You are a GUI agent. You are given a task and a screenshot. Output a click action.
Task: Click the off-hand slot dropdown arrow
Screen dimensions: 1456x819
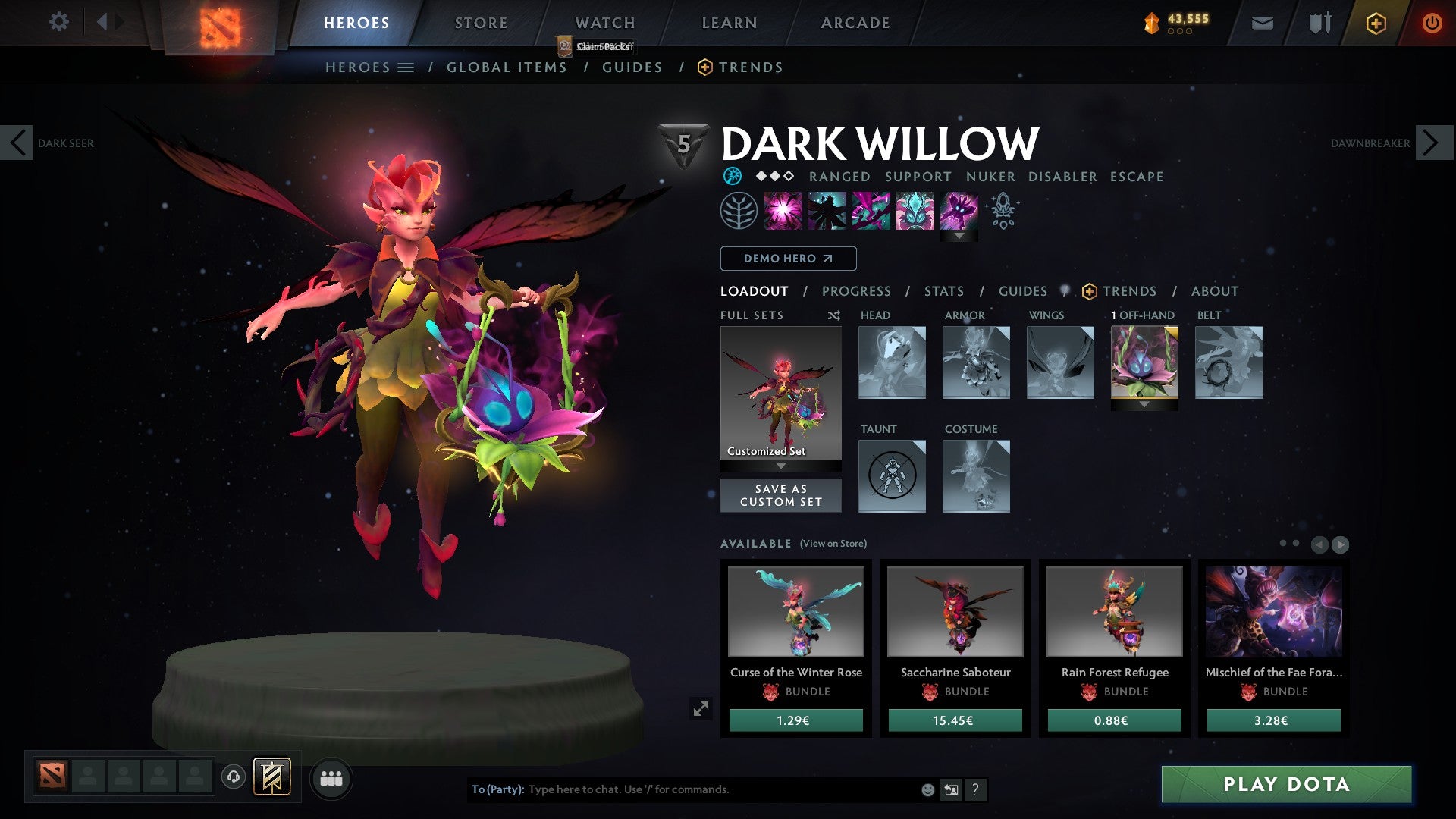pos(1143,405)
